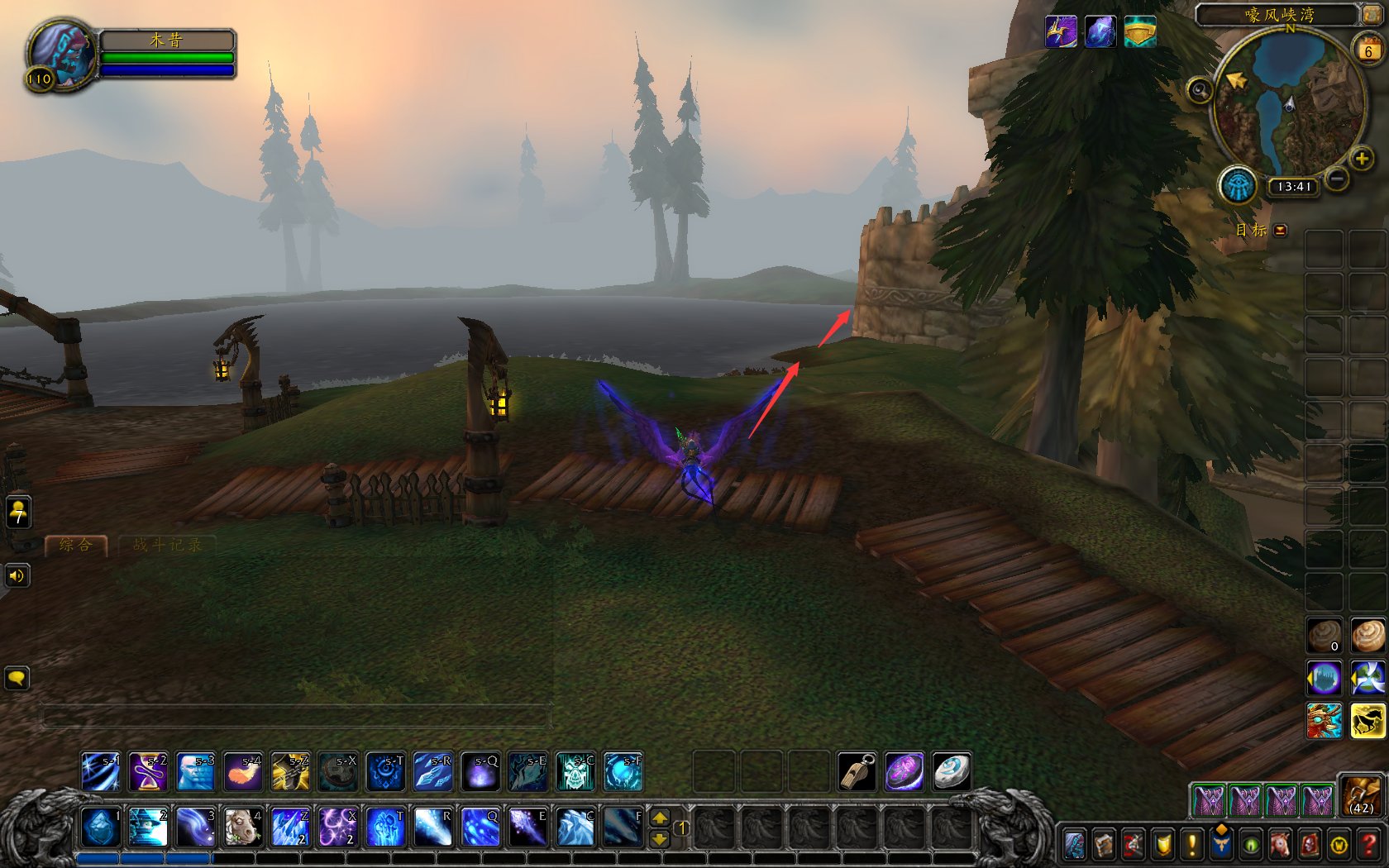Image resolution: width=1389 pixels, height=868 pixels.
Task: Open the quest log exclamation mark button
Action: click(1191, 845)
